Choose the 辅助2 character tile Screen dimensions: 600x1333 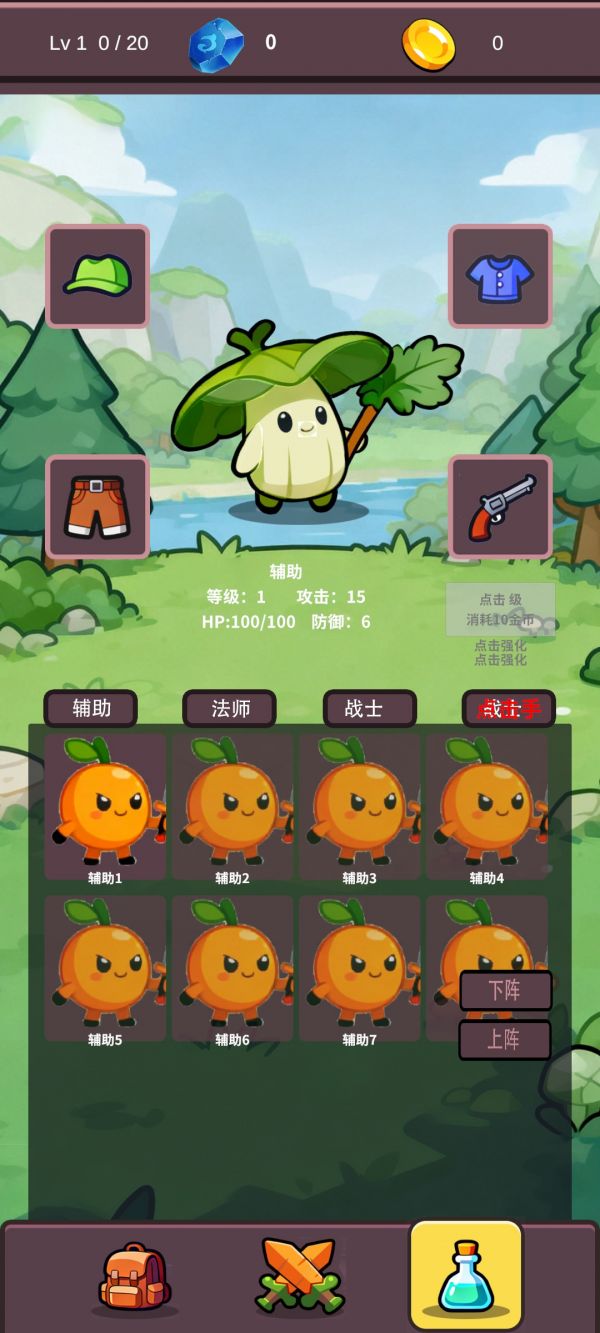click(232, 807)
